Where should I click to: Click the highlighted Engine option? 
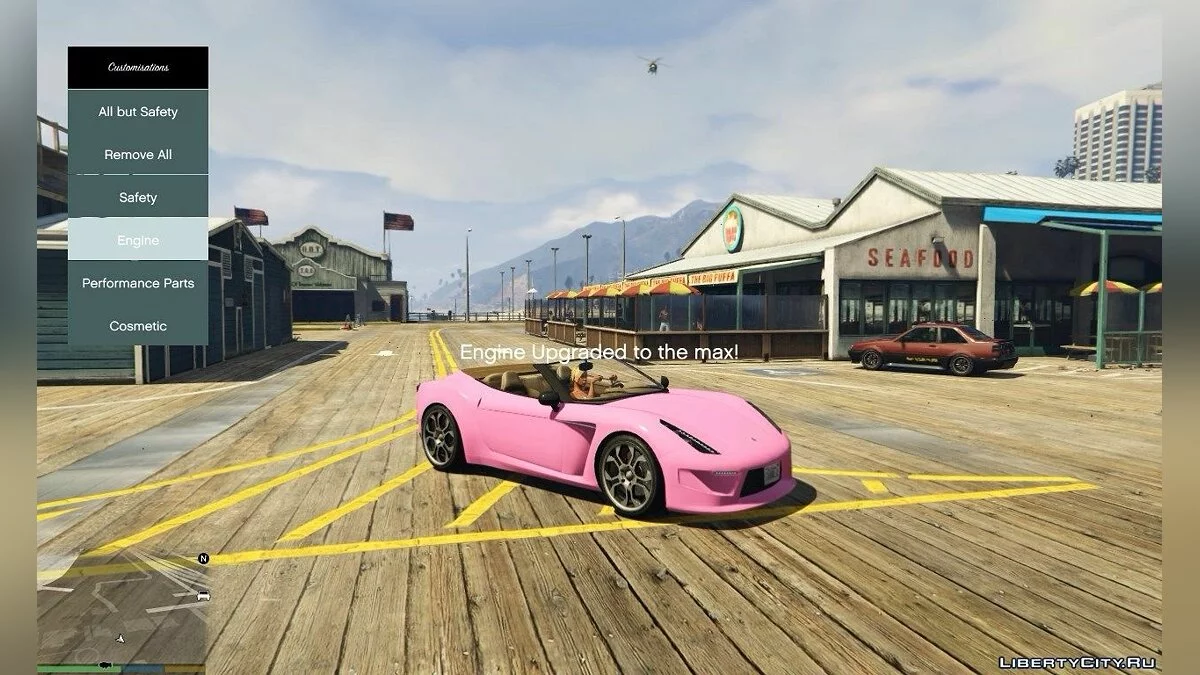pyautogui.click(x=138, y=241)
